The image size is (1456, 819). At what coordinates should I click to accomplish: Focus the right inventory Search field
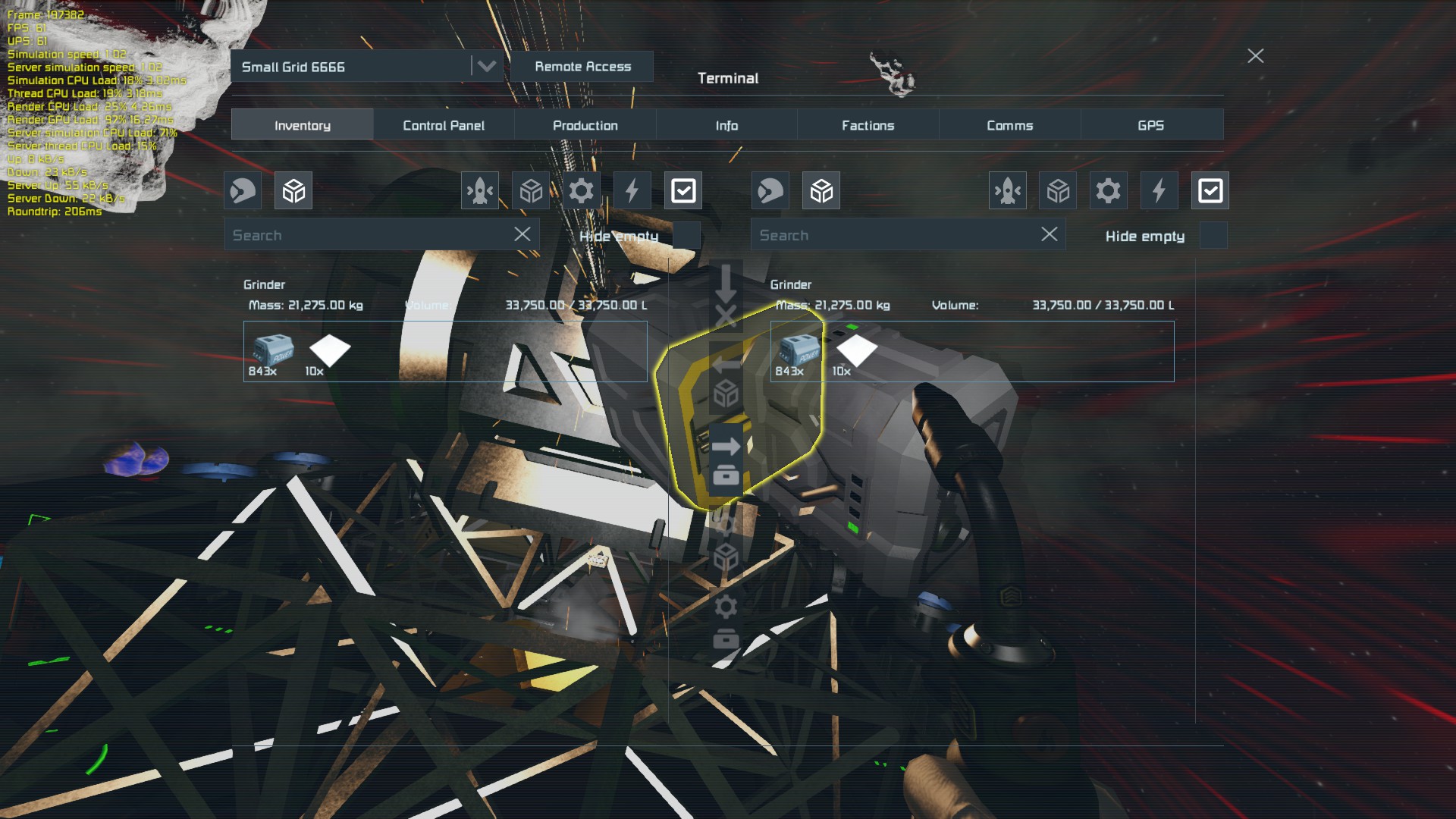pos(895,235)
